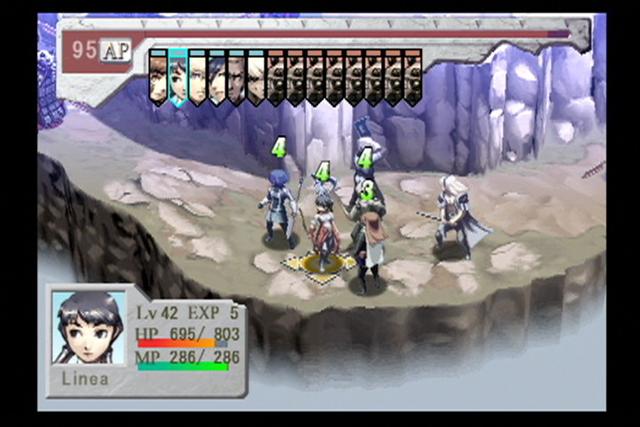This screenshot has height=427, width=640.
Task: Click the brown-haired ally turn-order portrait
Action: point(158,77)
